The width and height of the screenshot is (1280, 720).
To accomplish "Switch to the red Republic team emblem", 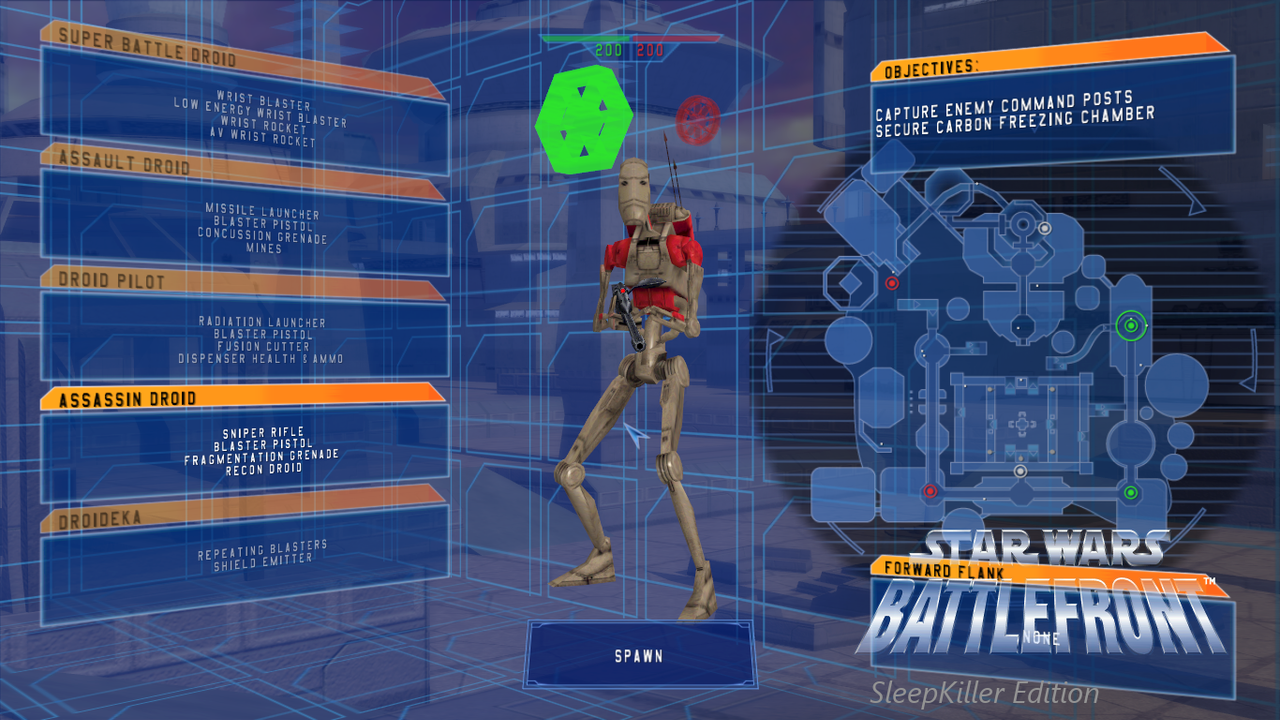I will coord(697,120).
